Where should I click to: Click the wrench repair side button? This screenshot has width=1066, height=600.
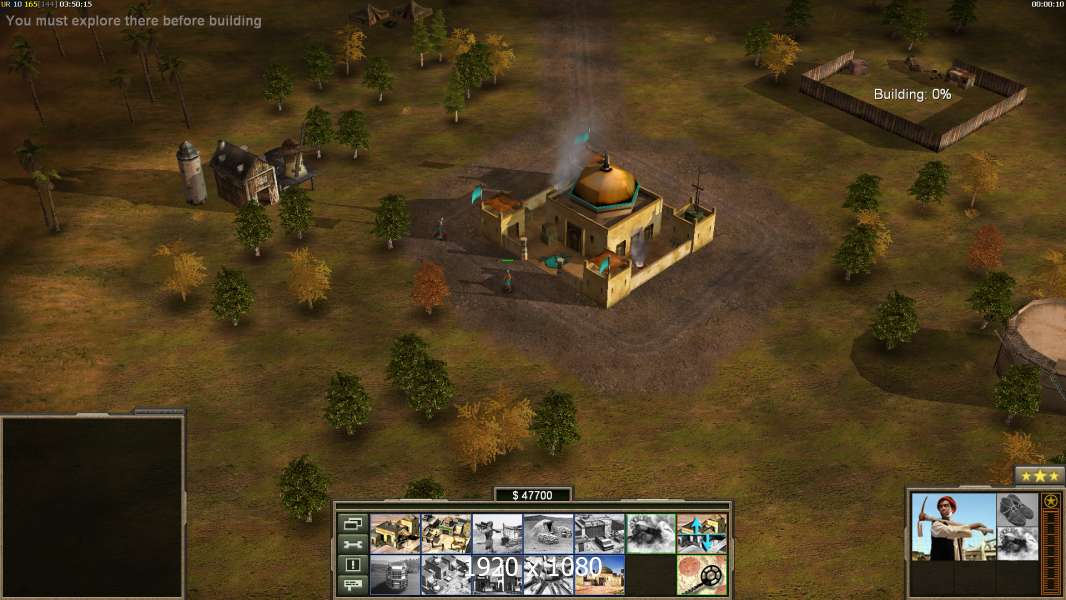(x=352, y=545)
